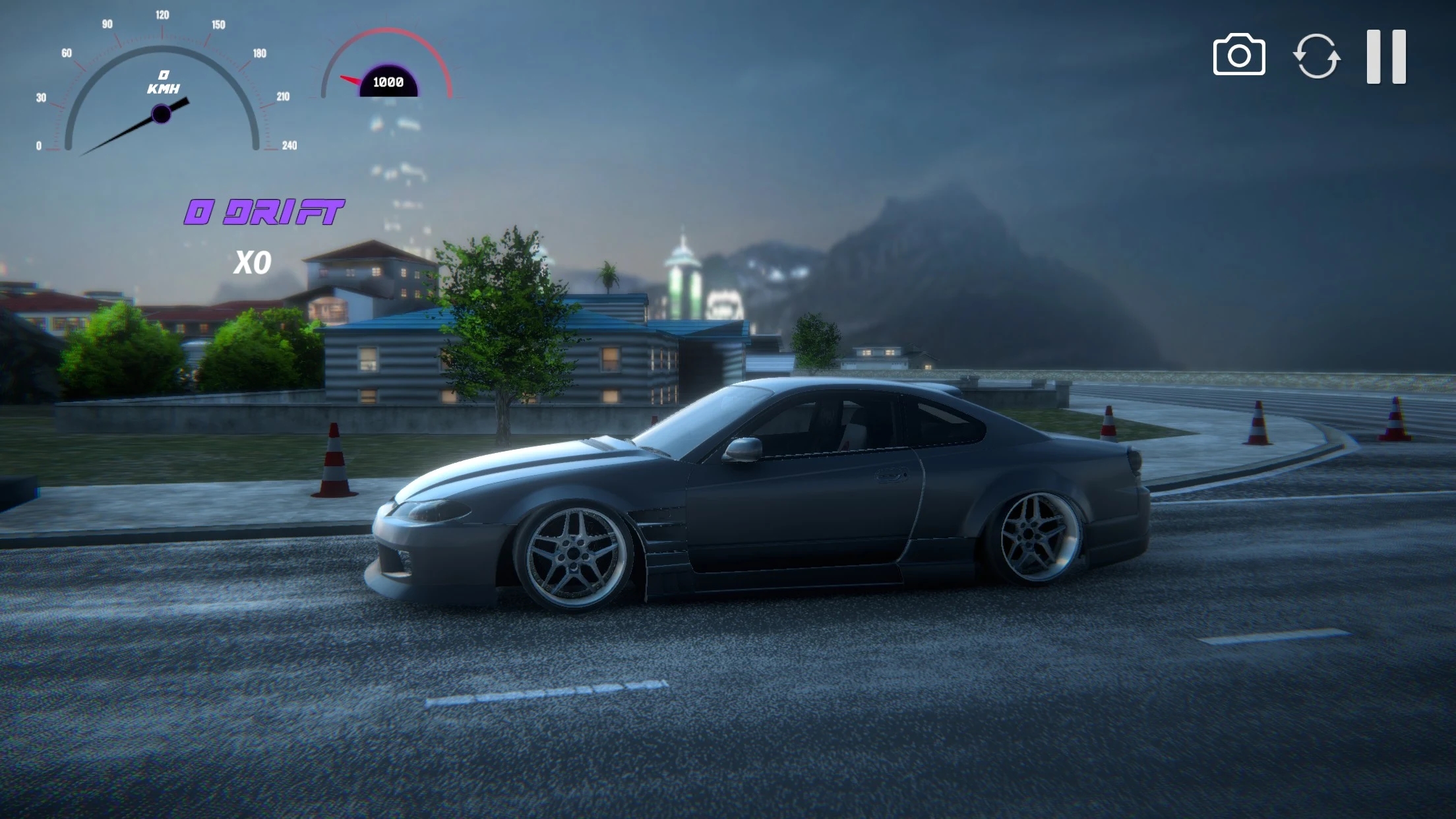The height and width of the screenshot is (819, 1456).
Task: Switch view with the camera icon
Action: [x=1238, y=55]
